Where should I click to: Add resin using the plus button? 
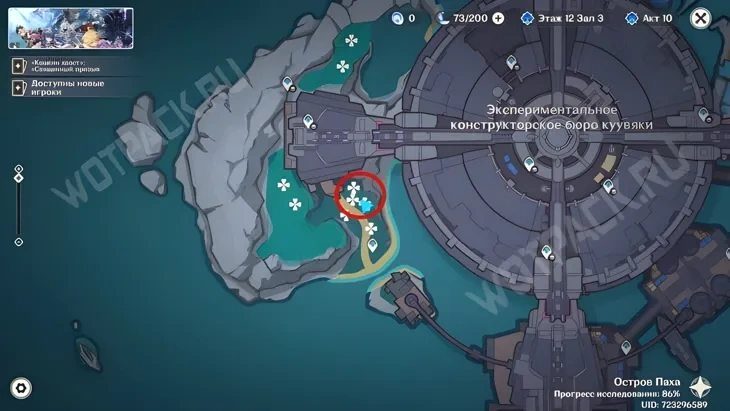(x=498, y=18)
